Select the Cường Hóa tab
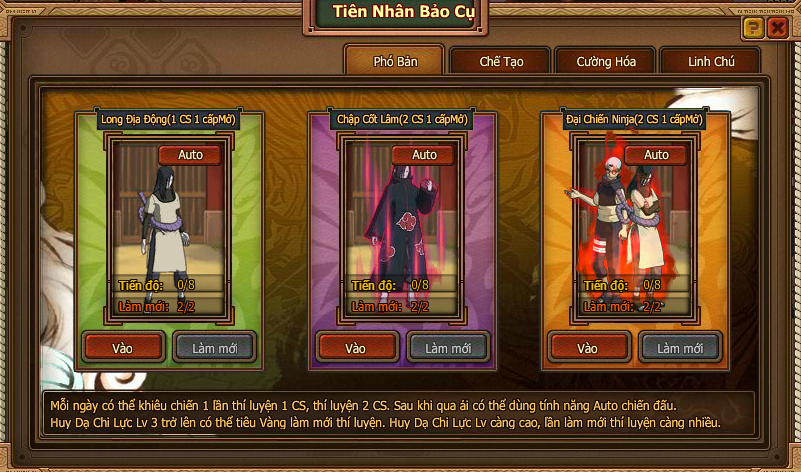This screenshot has width=801, height=472. (606, 61)
